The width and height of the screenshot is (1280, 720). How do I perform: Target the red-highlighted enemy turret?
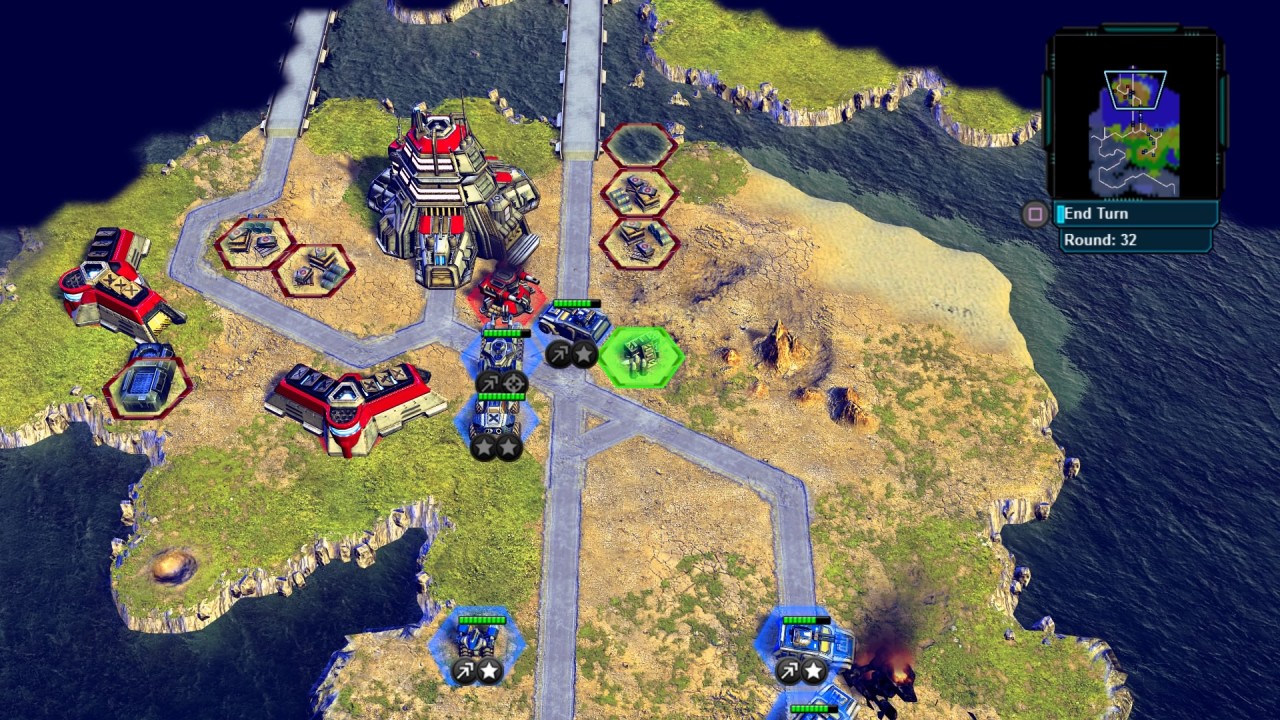coord(507,292)
